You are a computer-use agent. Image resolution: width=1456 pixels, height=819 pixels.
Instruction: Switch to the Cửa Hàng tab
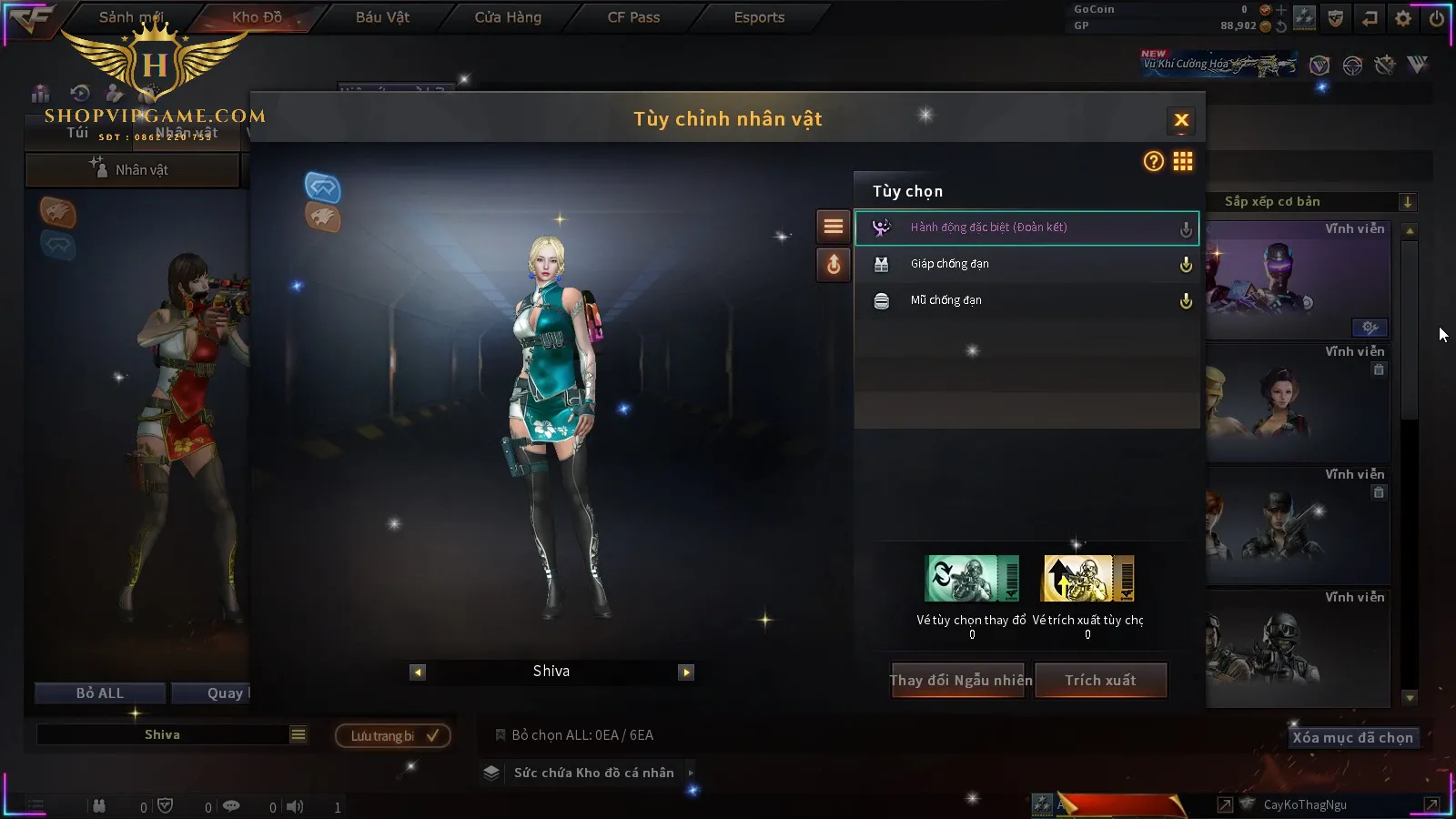508,17
